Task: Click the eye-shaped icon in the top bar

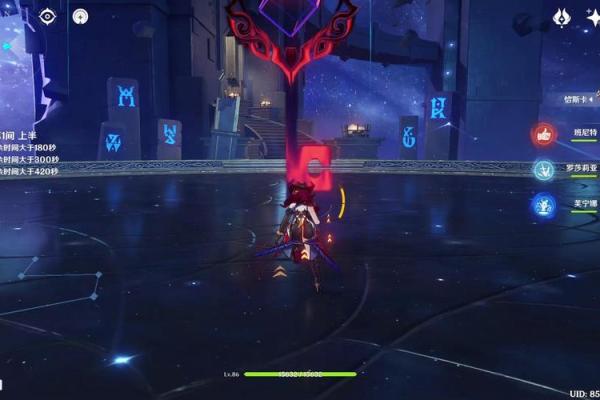Action: pyautogui.click(x=47, y=16)
